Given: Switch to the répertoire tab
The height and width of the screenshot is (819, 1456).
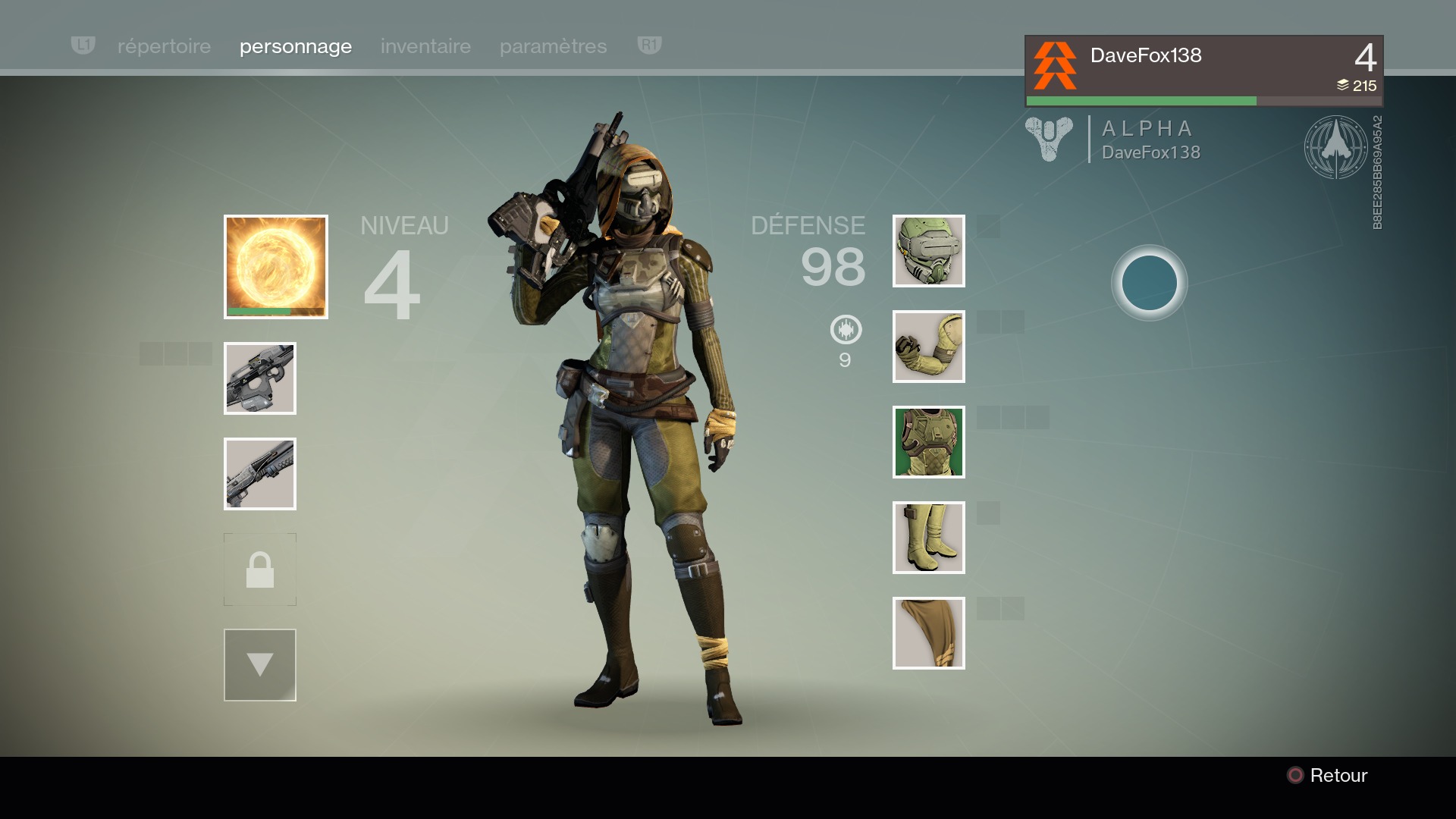Looking at the screenshot, I should point(164,46).
